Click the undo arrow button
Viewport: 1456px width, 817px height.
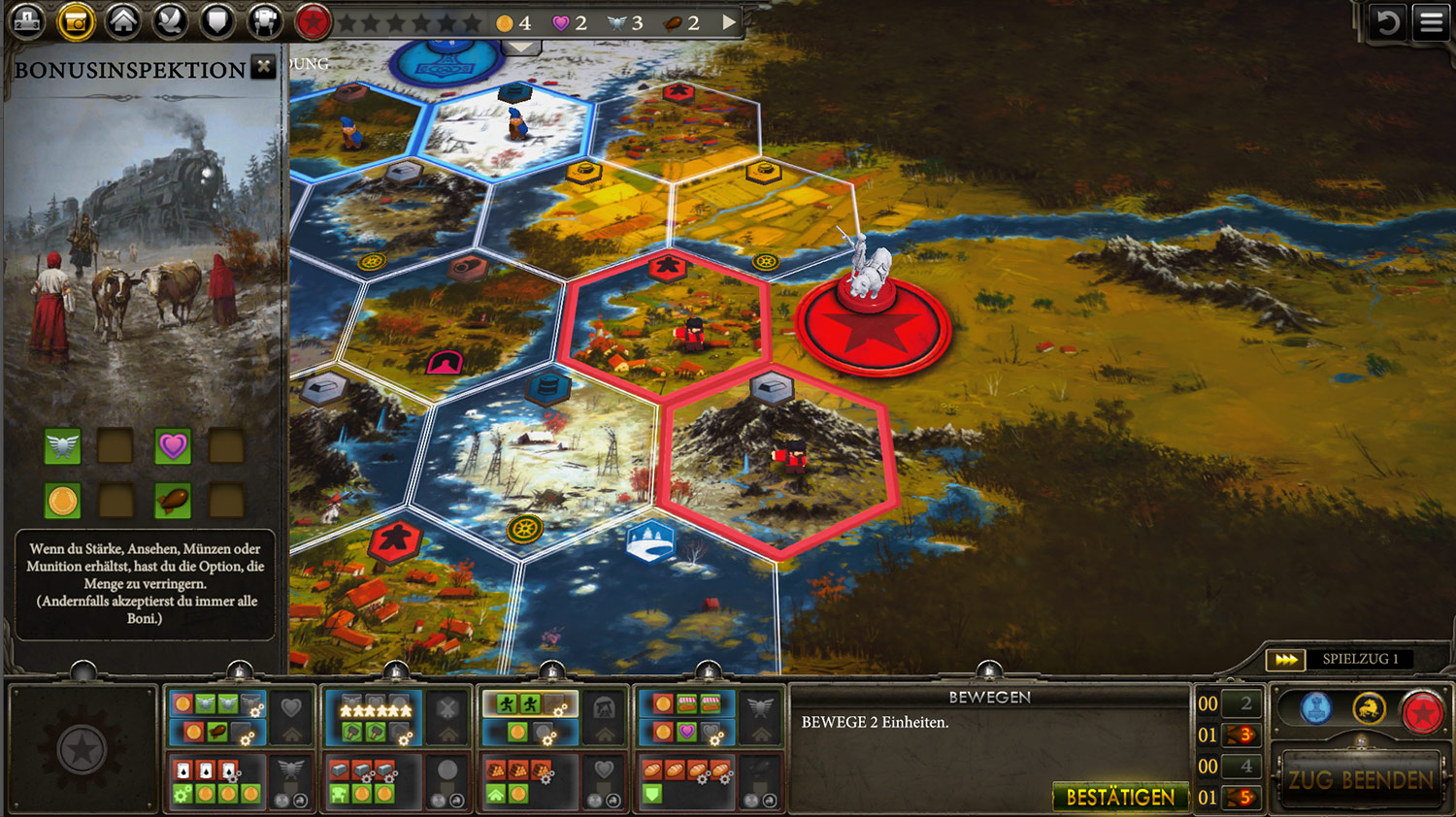tap(1387, 21)
